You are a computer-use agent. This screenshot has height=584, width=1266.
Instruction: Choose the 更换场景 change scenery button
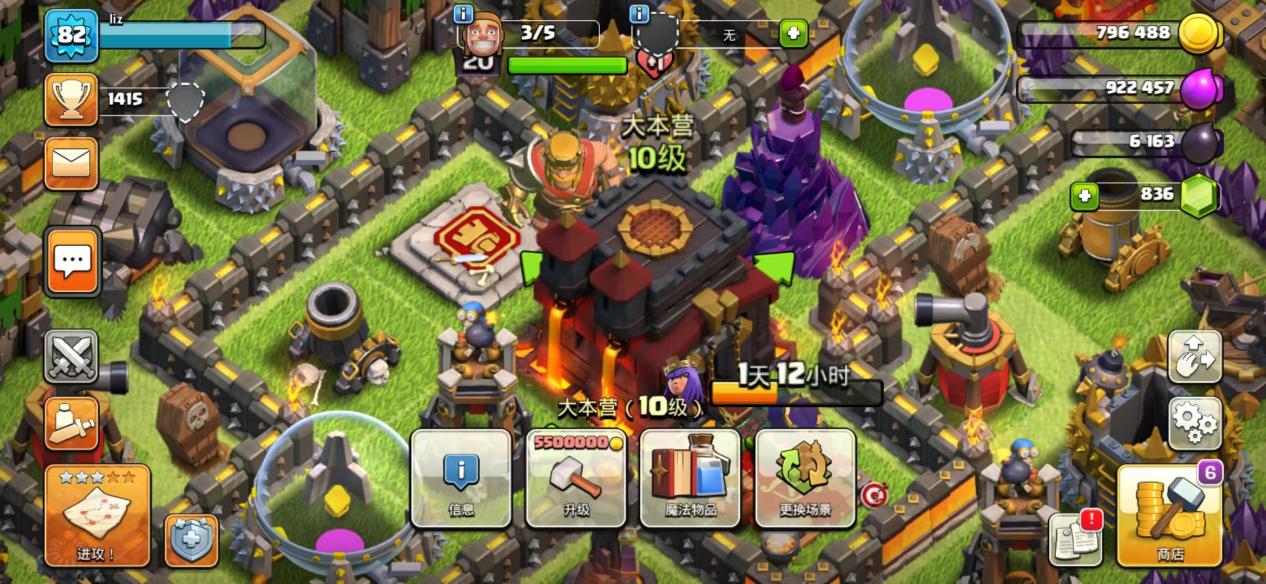point(805,478)
